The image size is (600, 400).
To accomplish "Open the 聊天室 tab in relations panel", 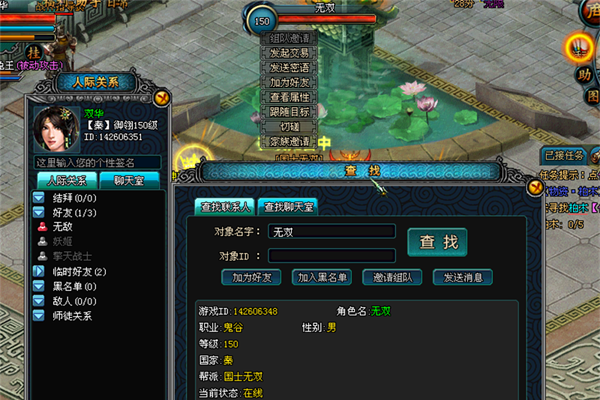I will coord(129,180).
